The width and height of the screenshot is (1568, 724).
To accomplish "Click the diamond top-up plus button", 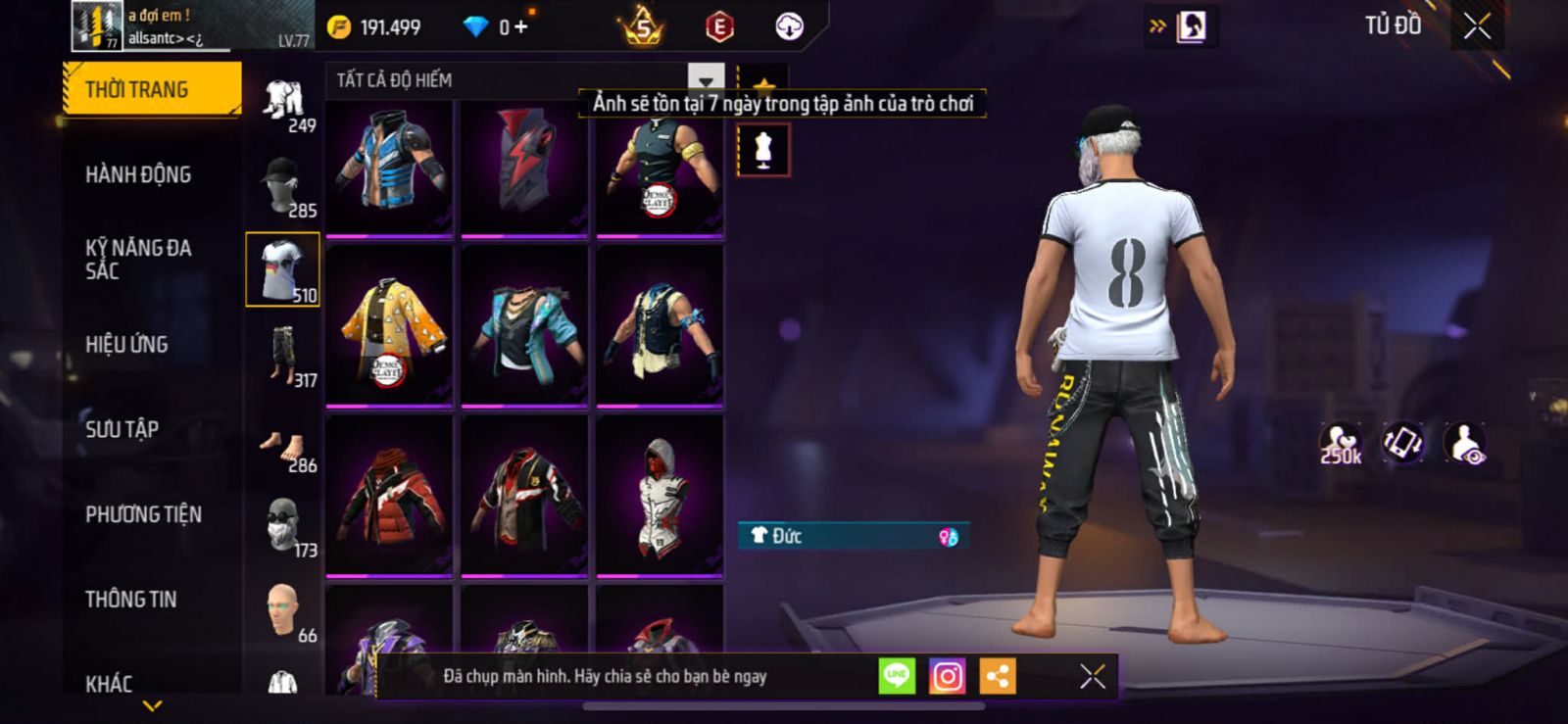I will pyautogui.click(x=520, y=27).
